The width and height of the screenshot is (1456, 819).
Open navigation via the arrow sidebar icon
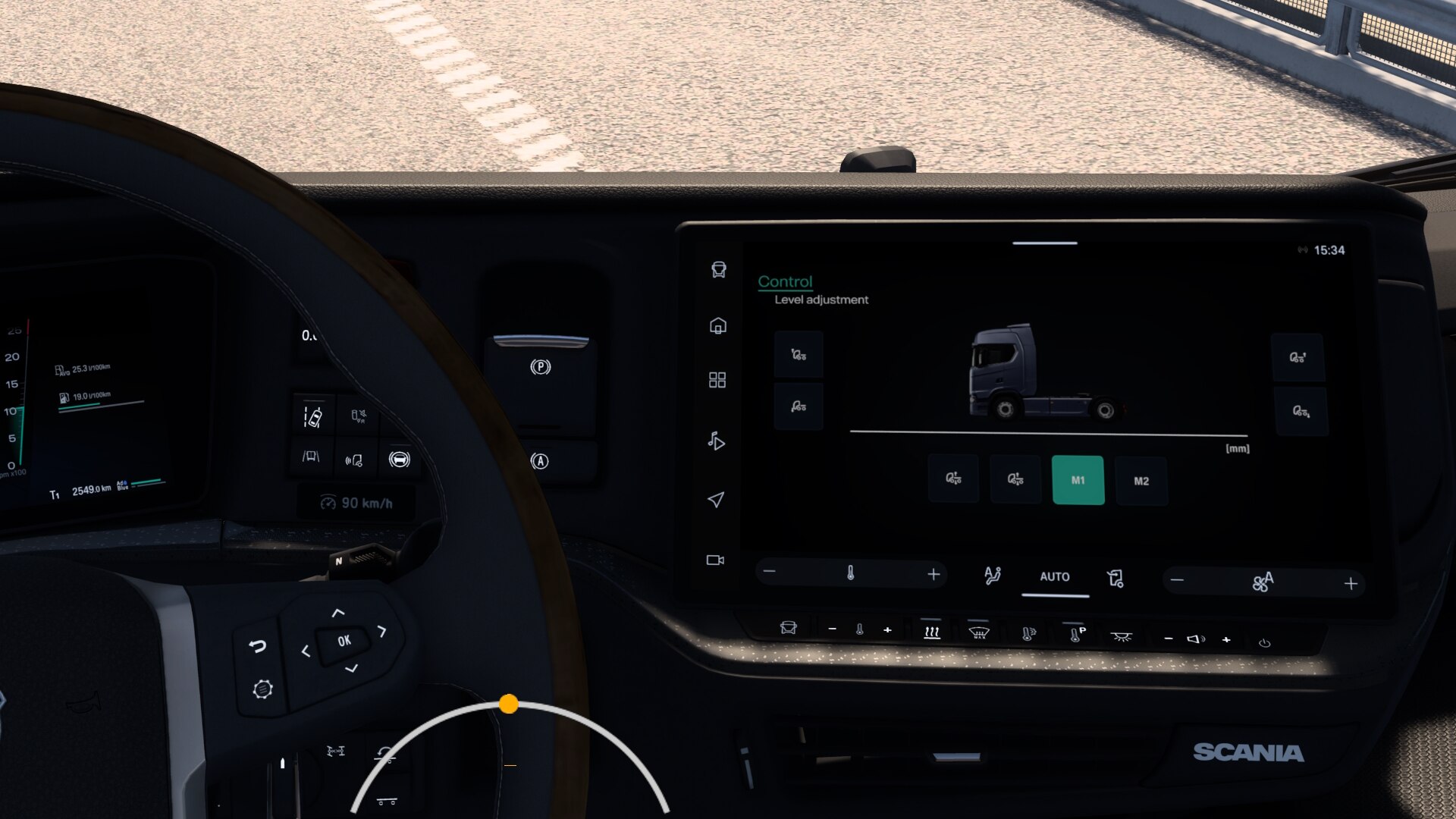click(715, 499)
